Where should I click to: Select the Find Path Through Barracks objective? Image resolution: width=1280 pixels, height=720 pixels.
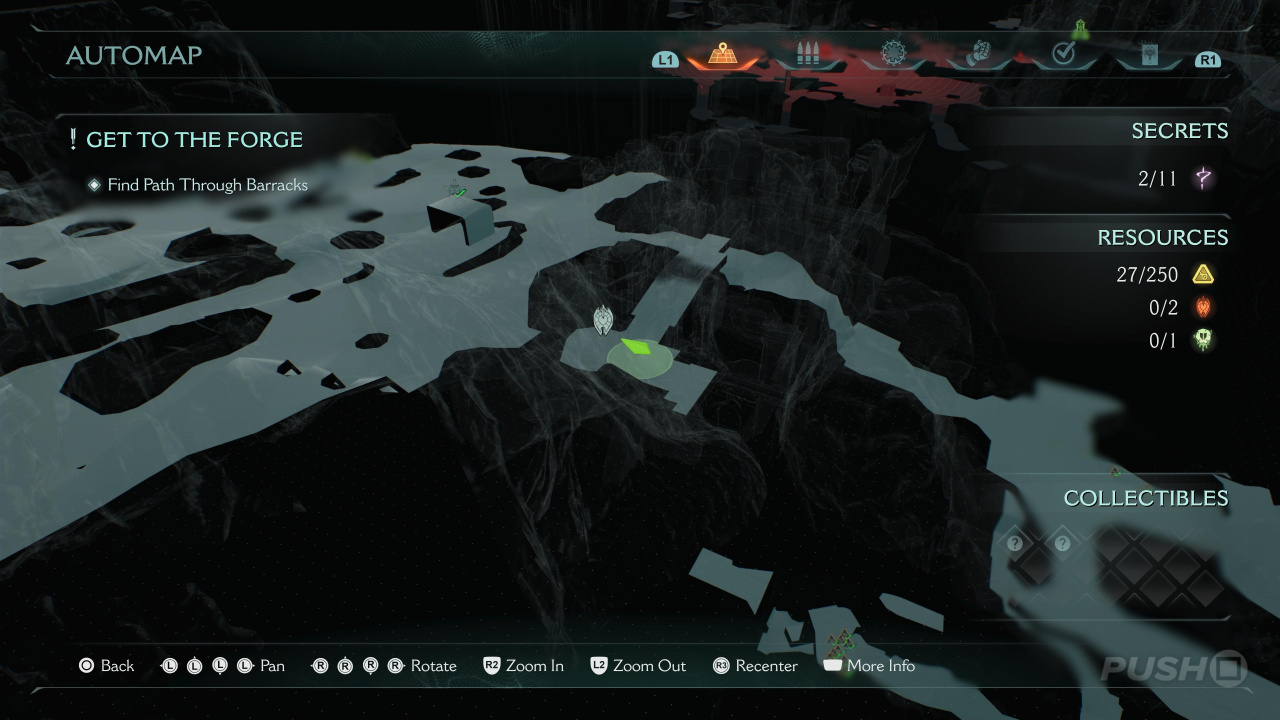click(207, 185)
